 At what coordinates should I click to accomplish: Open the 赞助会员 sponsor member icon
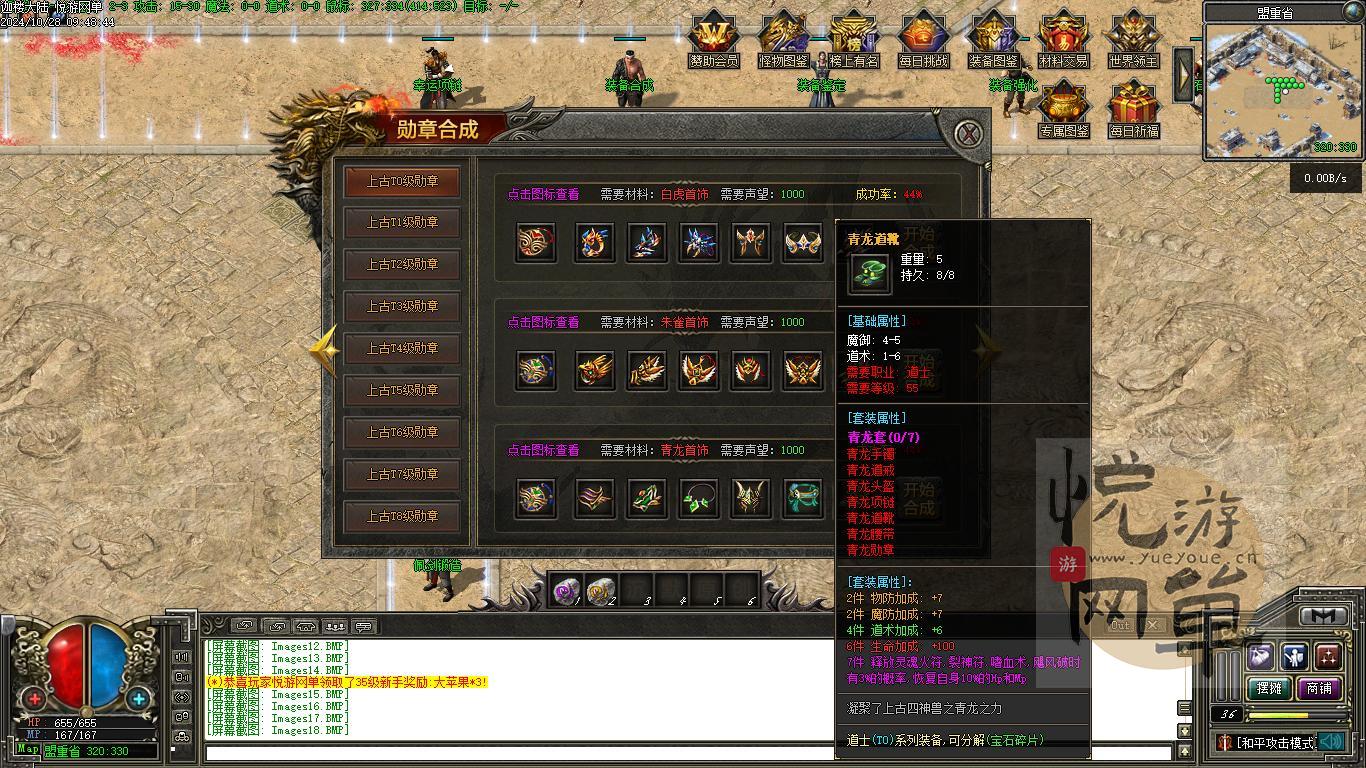(x=714, y=38)
